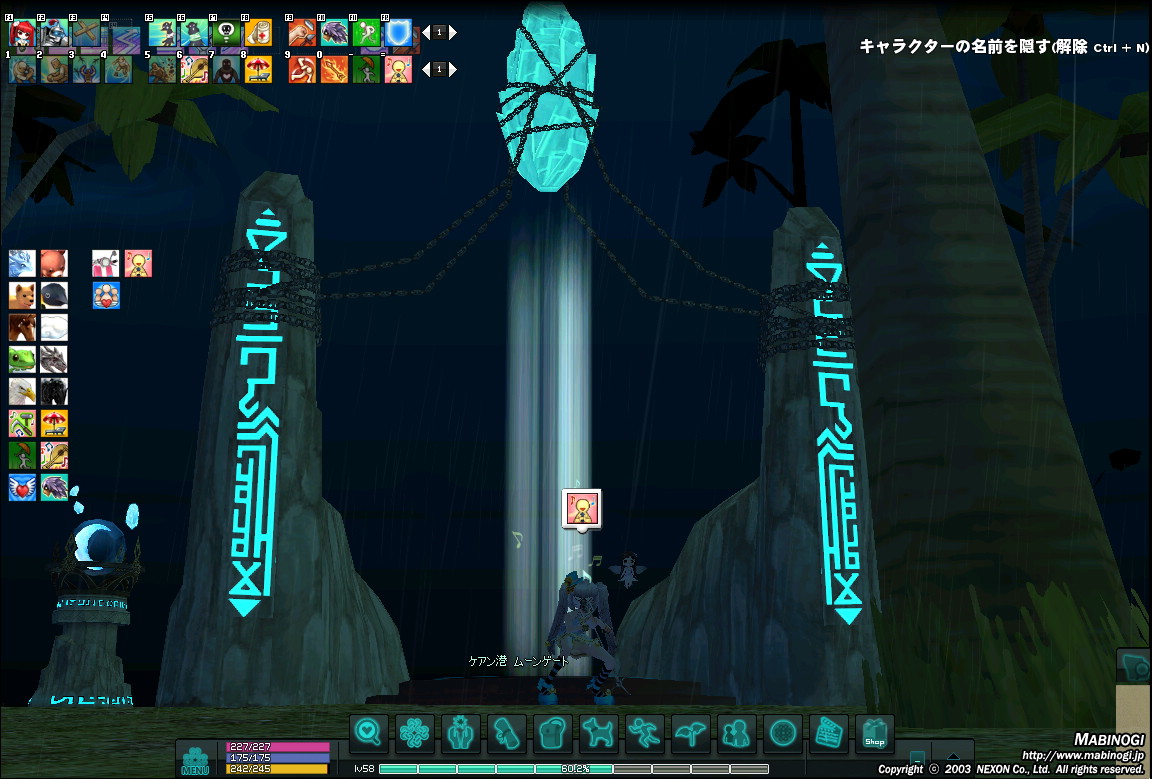
Task: Use the flaming arrow skill on slot 0
Action: tap(334, 69)
